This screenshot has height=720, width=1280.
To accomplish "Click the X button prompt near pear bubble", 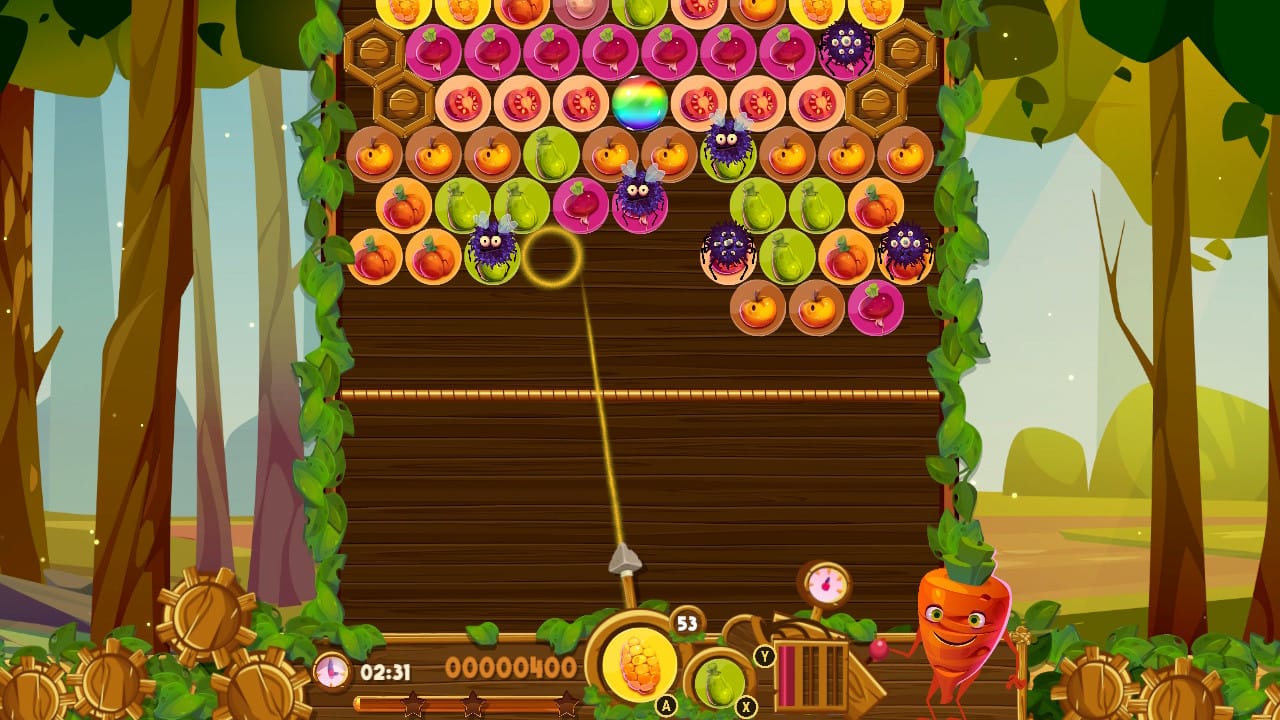I will pos(745,707).
